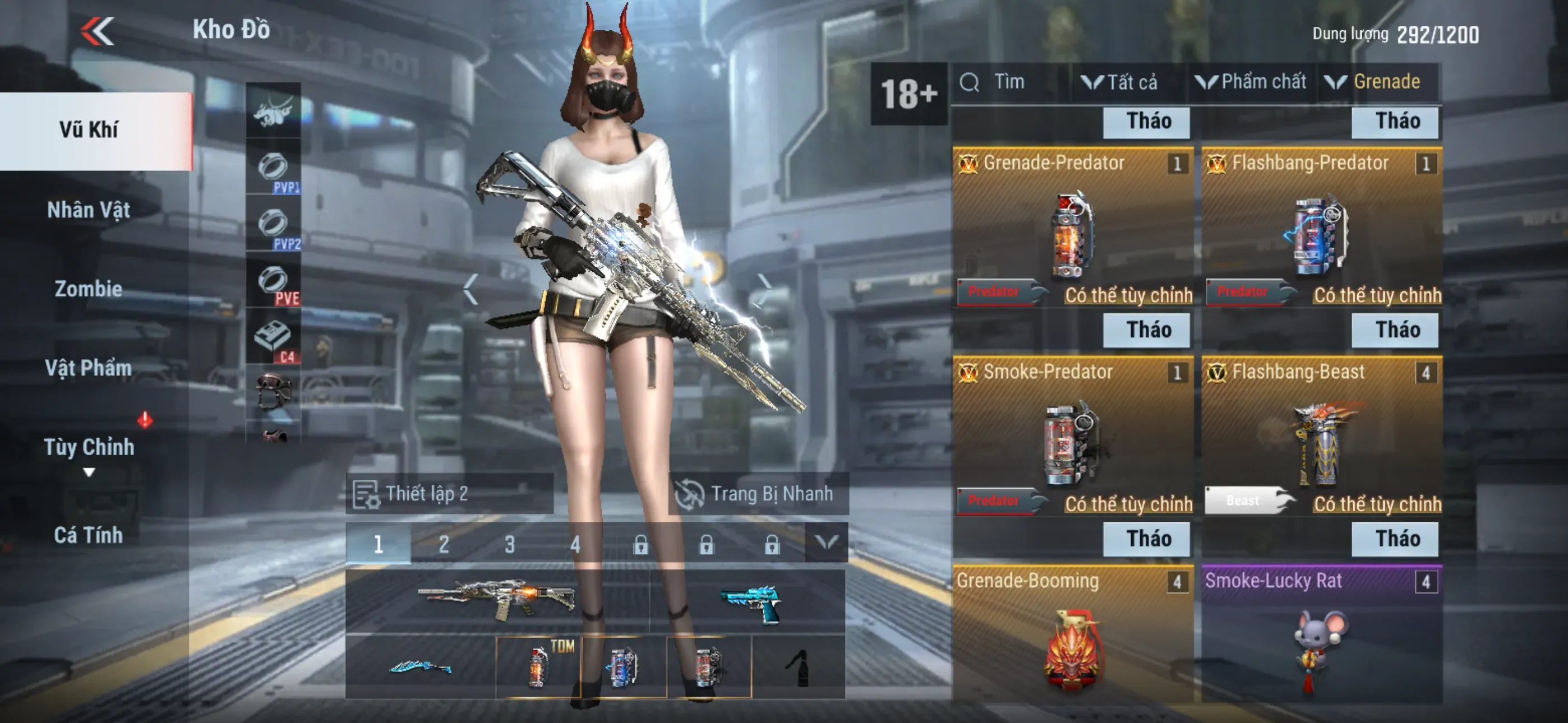Open the Nhân Vật category
This screenshot has width=1568, height=723.
[x=89, y=210]
